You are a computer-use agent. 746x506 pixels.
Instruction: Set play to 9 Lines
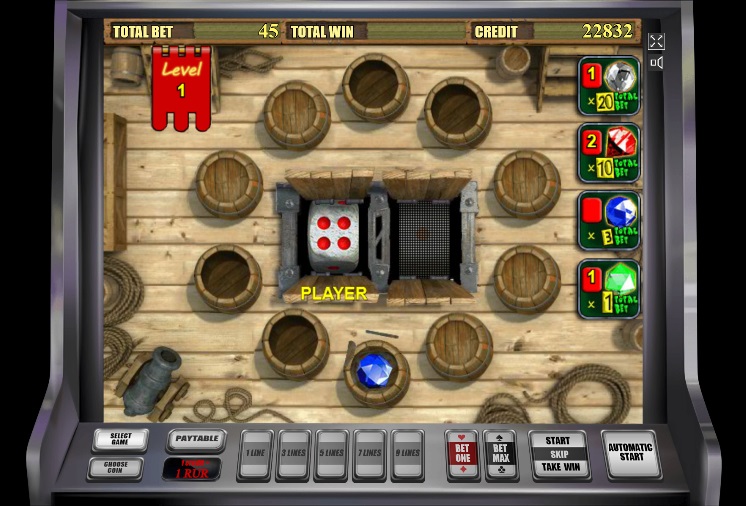tap(407, 454)
